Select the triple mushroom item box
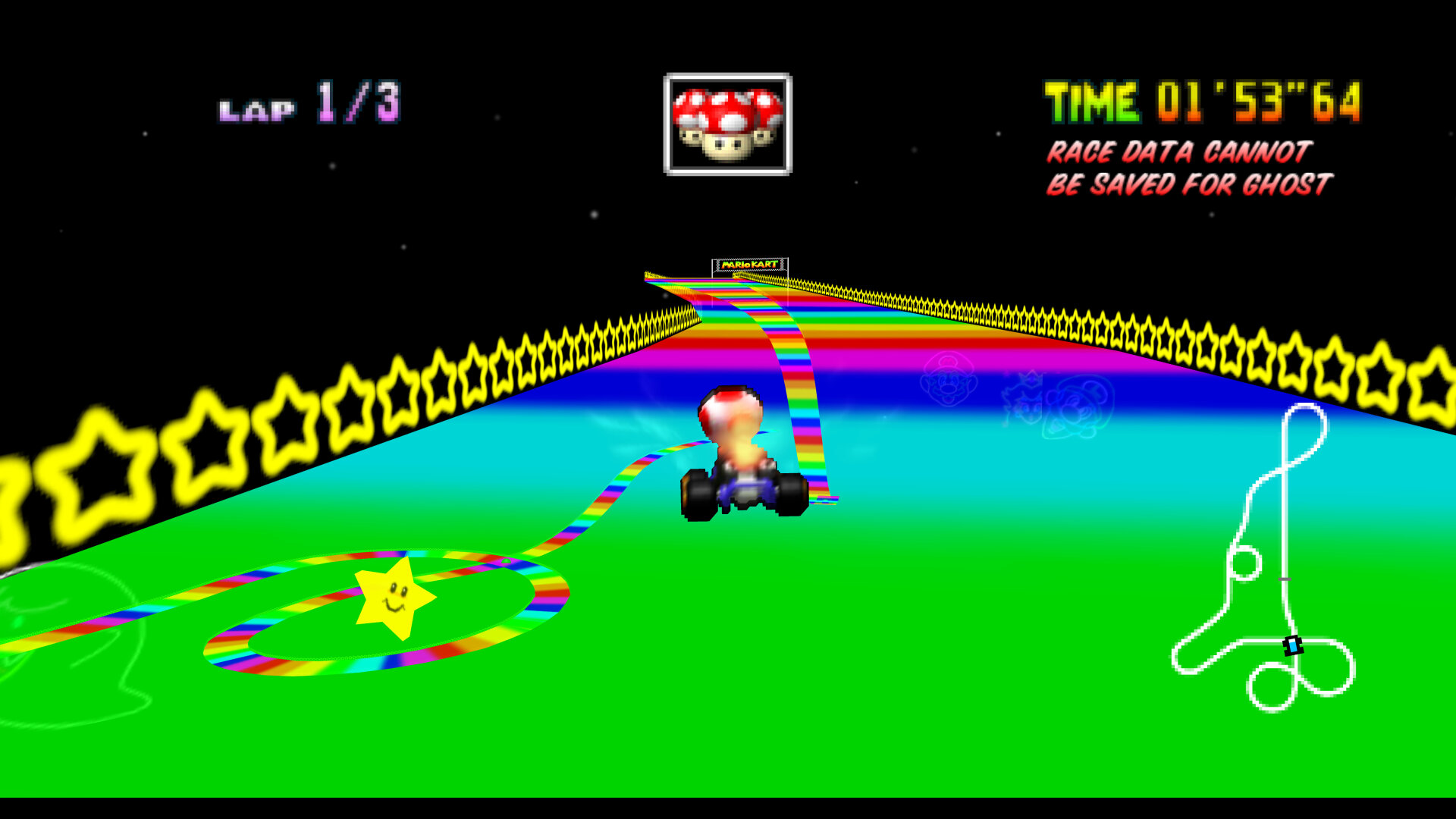The image size is (1456, 819). (727, 124)
